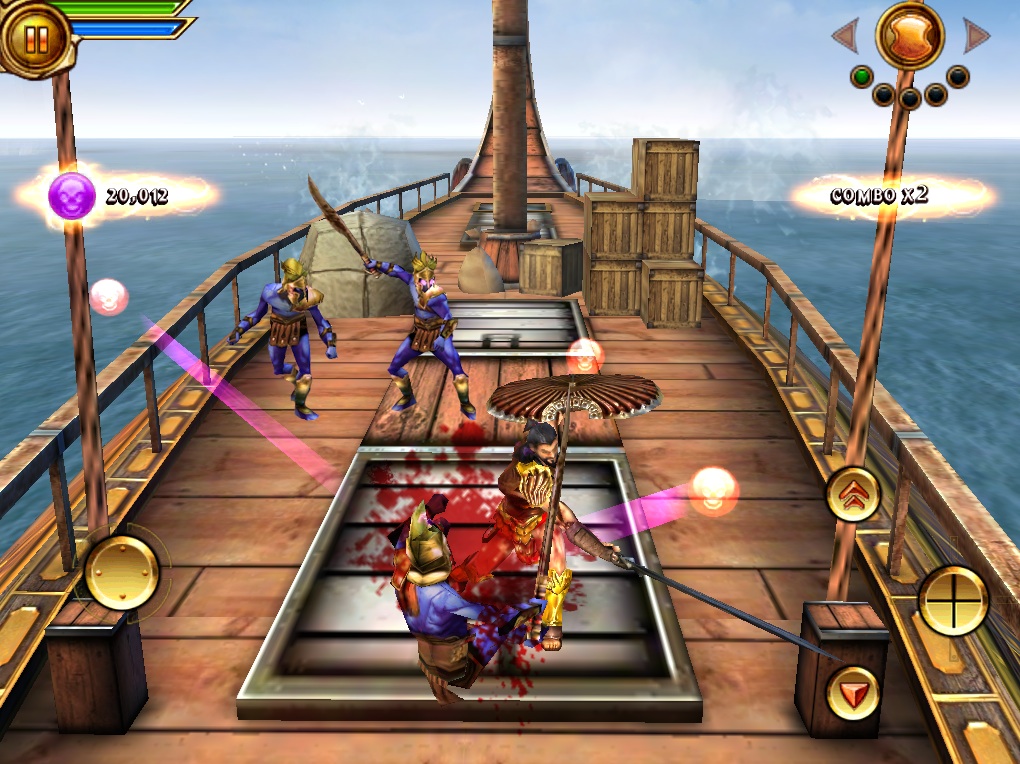Viewport: 1020px width, 764px height.
Task: Tap the red down-arrow button
Action: coord(853,692)
